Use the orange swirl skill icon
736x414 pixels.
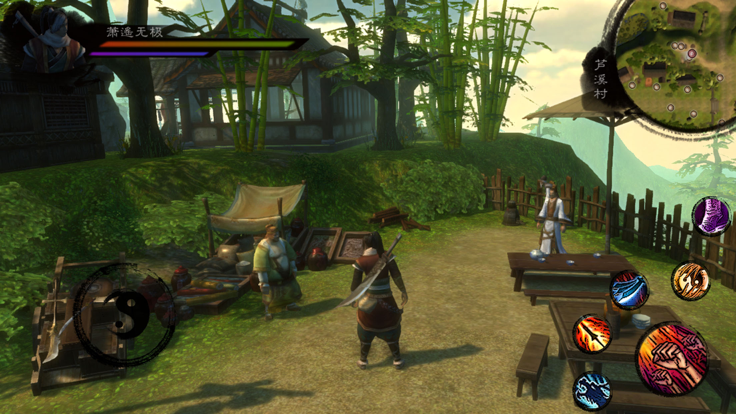coord(690,281)
